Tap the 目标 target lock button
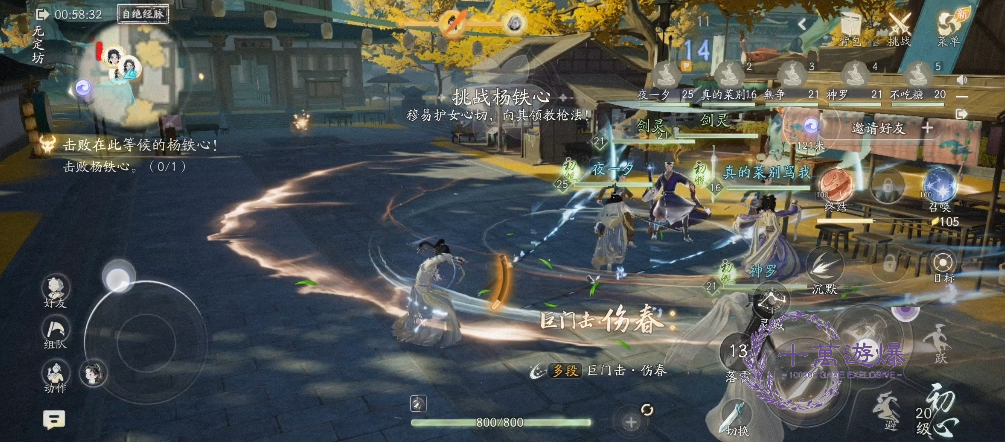 942,264
